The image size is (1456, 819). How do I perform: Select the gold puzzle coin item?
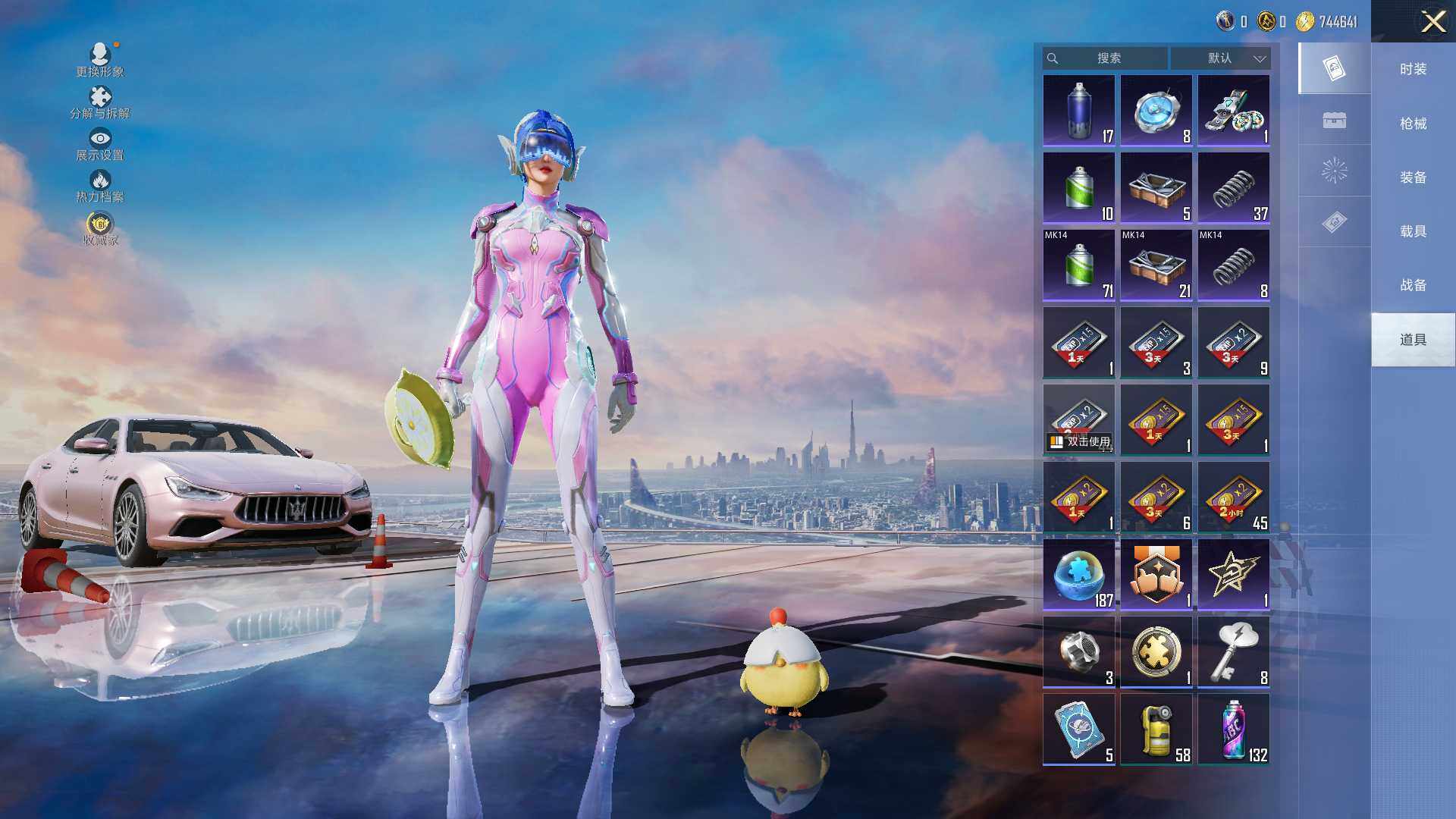coord(1156,651)
